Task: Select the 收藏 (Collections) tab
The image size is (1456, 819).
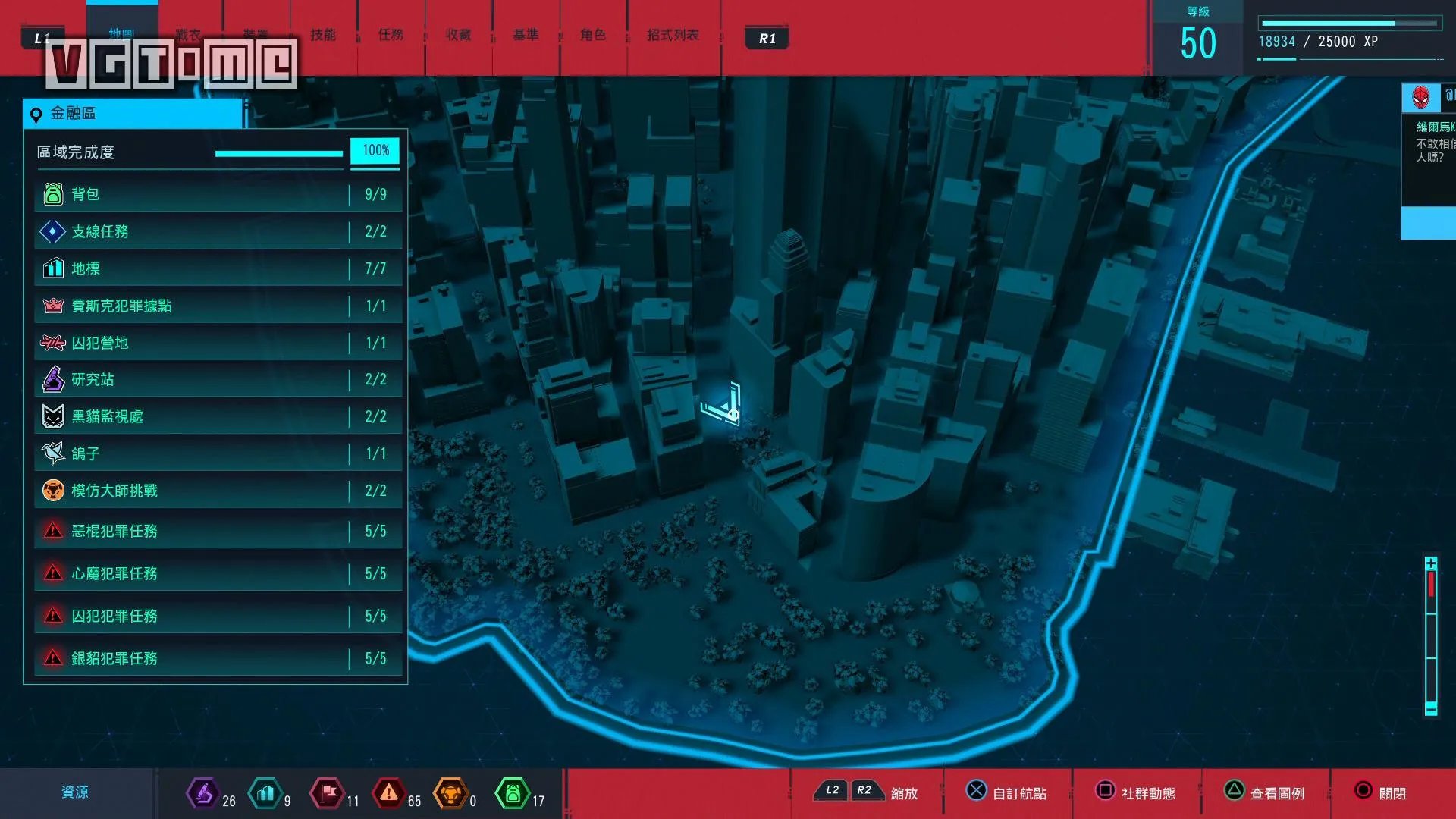Action: (x=458, y=35)
